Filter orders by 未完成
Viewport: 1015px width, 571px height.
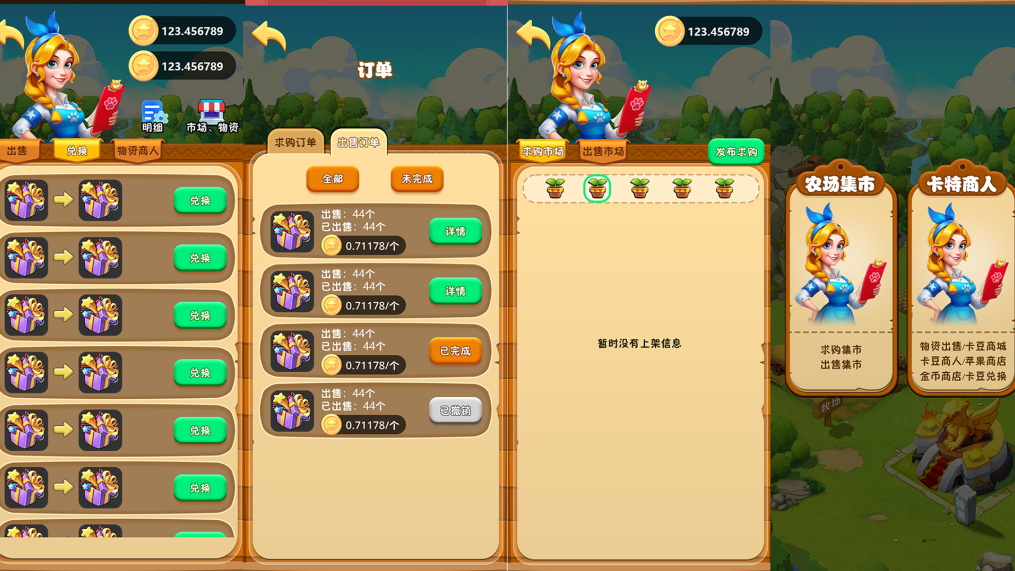tap(416, 179)
